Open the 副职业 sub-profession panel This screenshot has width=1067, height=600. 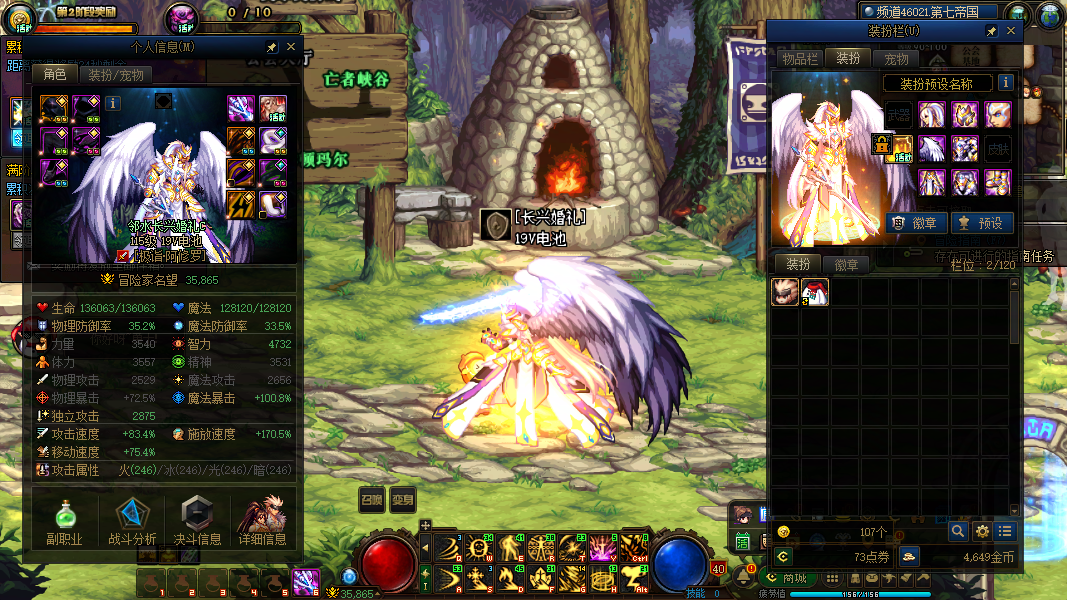tap(65, 522)
